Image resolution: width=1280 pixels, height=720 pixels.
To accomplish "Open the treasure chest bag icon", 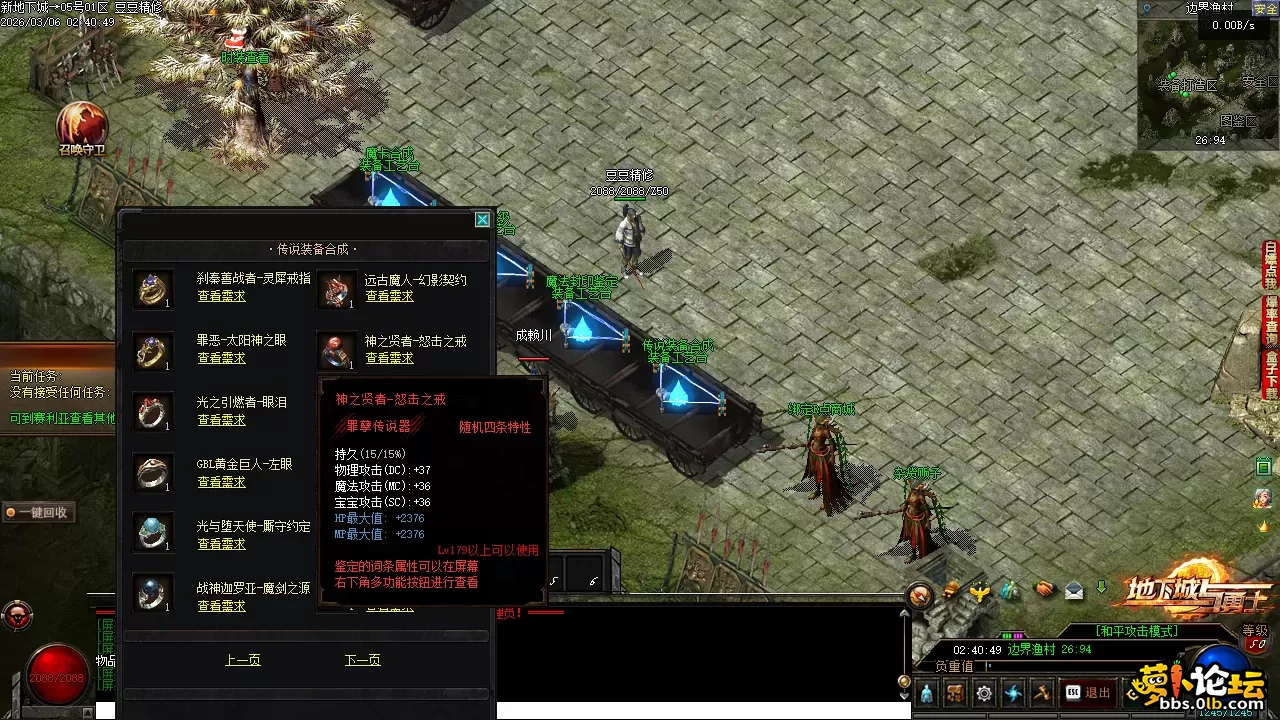I will [x=955, y=692].
